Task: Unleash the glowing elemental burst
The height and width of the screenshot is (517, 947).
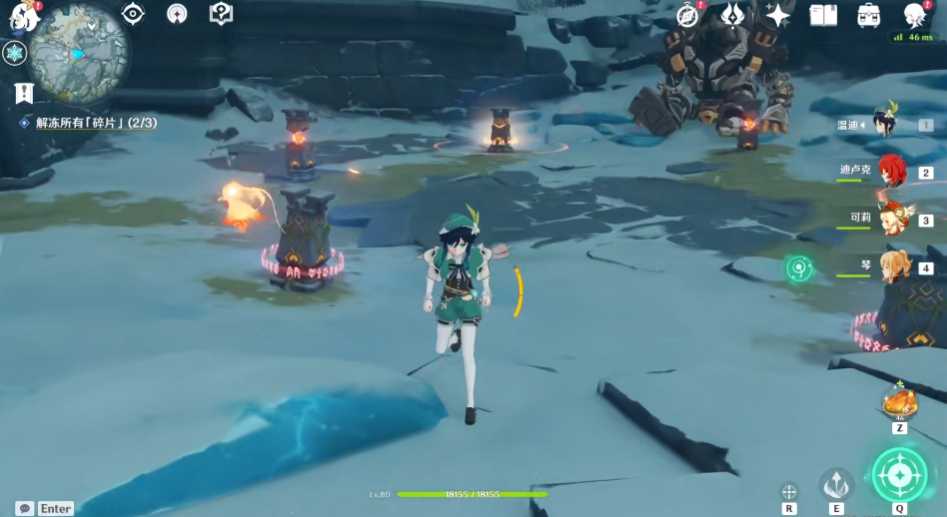Action: click(x=899, y=476)
